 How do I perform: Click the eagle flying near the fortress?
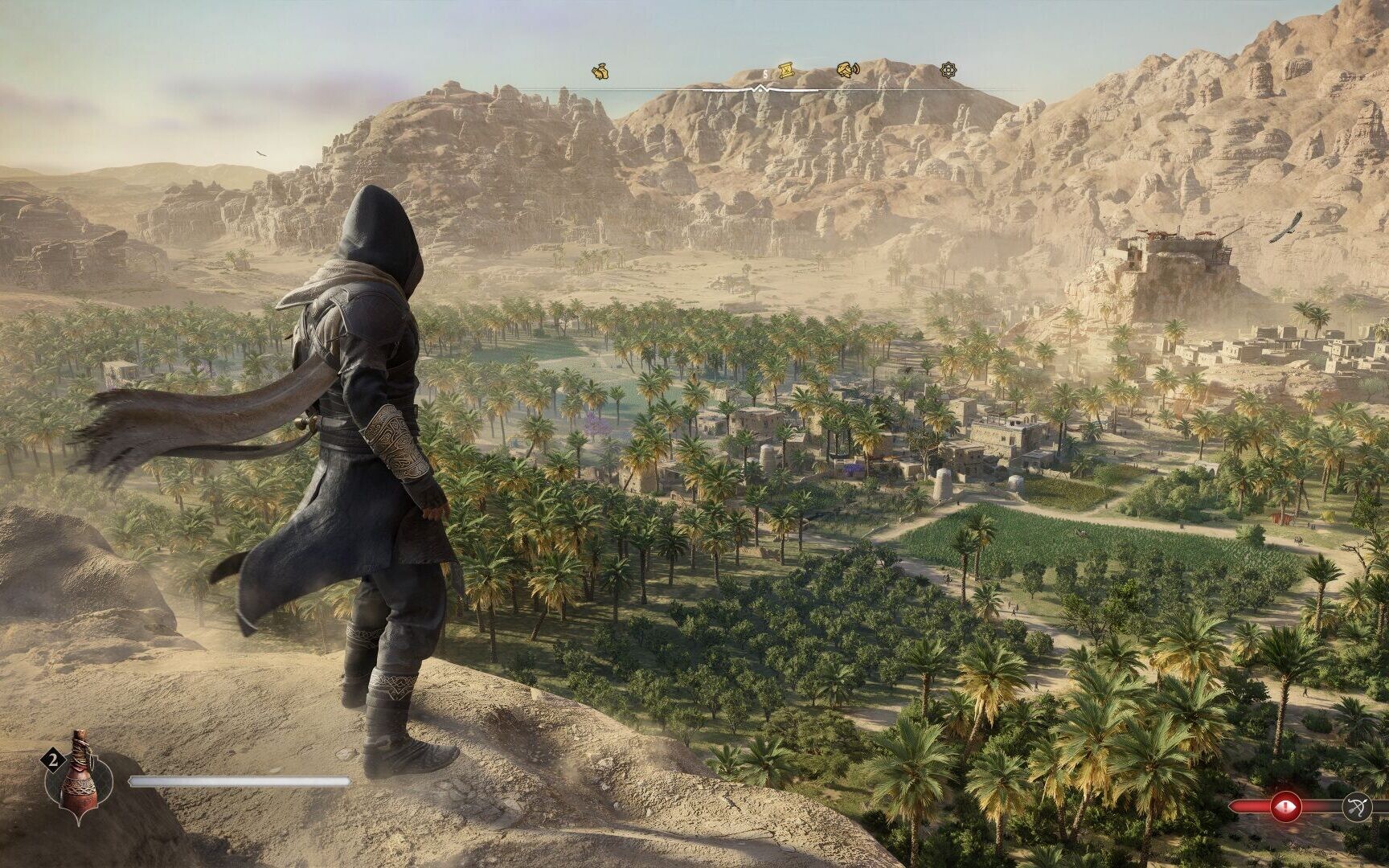[1286, 229]
